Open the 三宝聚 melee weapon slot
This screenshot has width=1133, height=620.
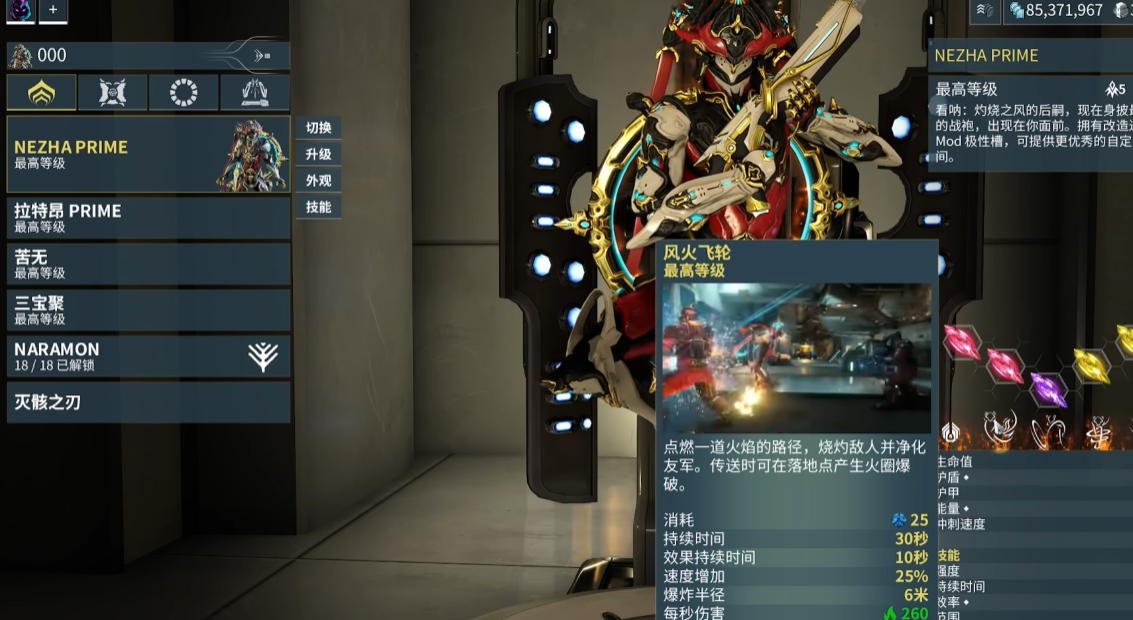pos(148,310)
